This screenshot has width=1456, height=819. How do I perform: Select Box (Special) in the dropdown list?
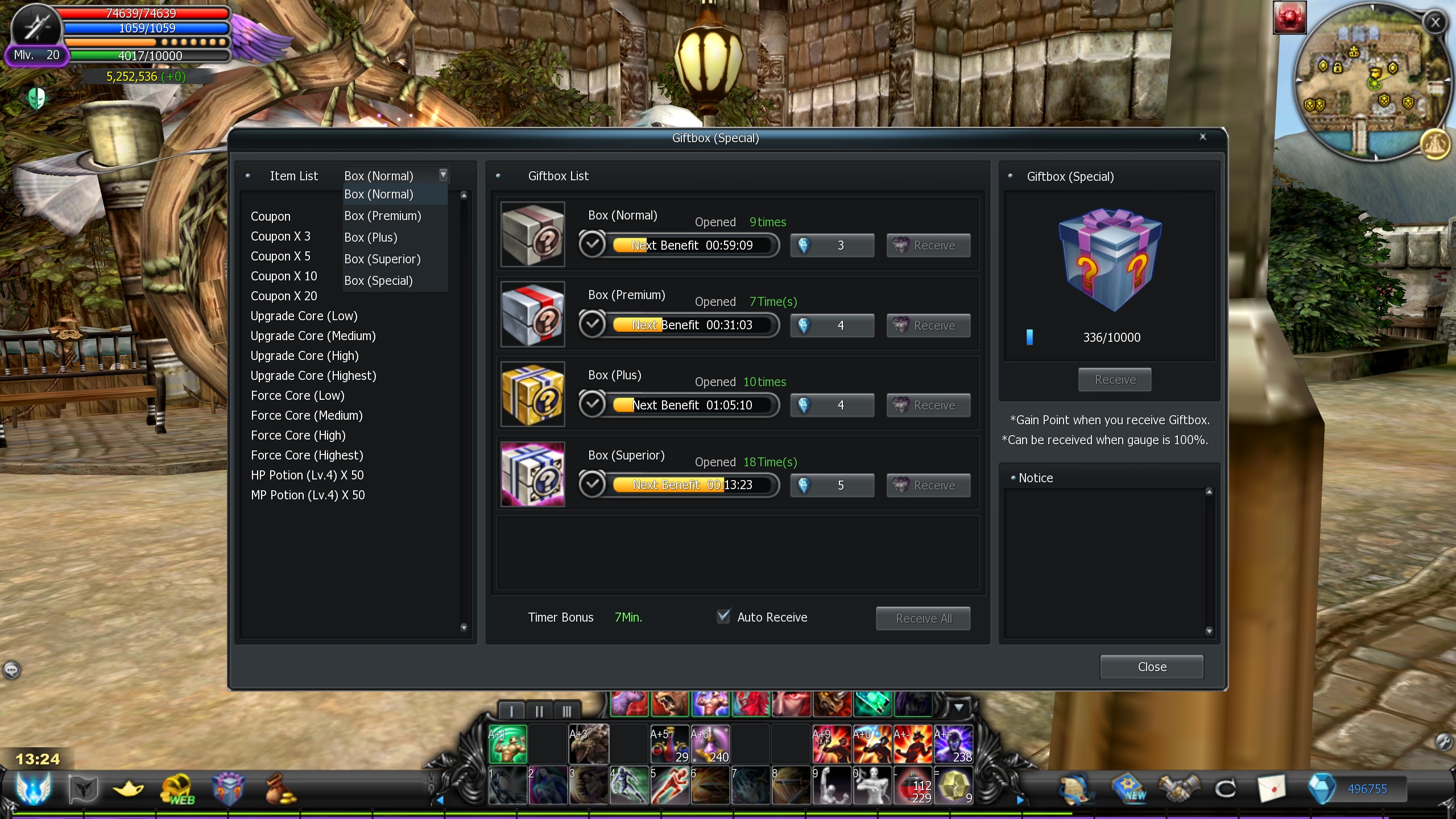(x=378, y=281)
